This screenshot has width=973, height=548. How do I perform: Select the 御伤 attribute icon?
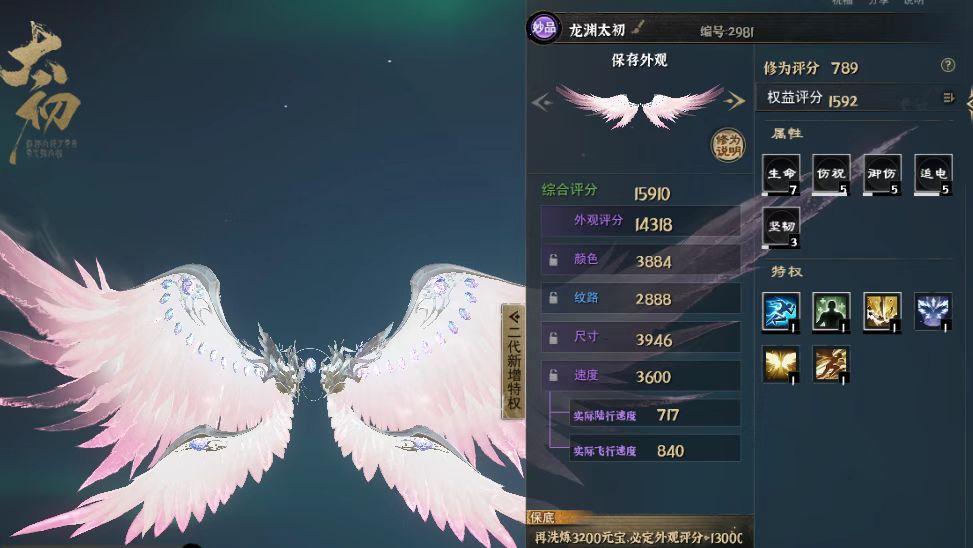pos(882,174)
